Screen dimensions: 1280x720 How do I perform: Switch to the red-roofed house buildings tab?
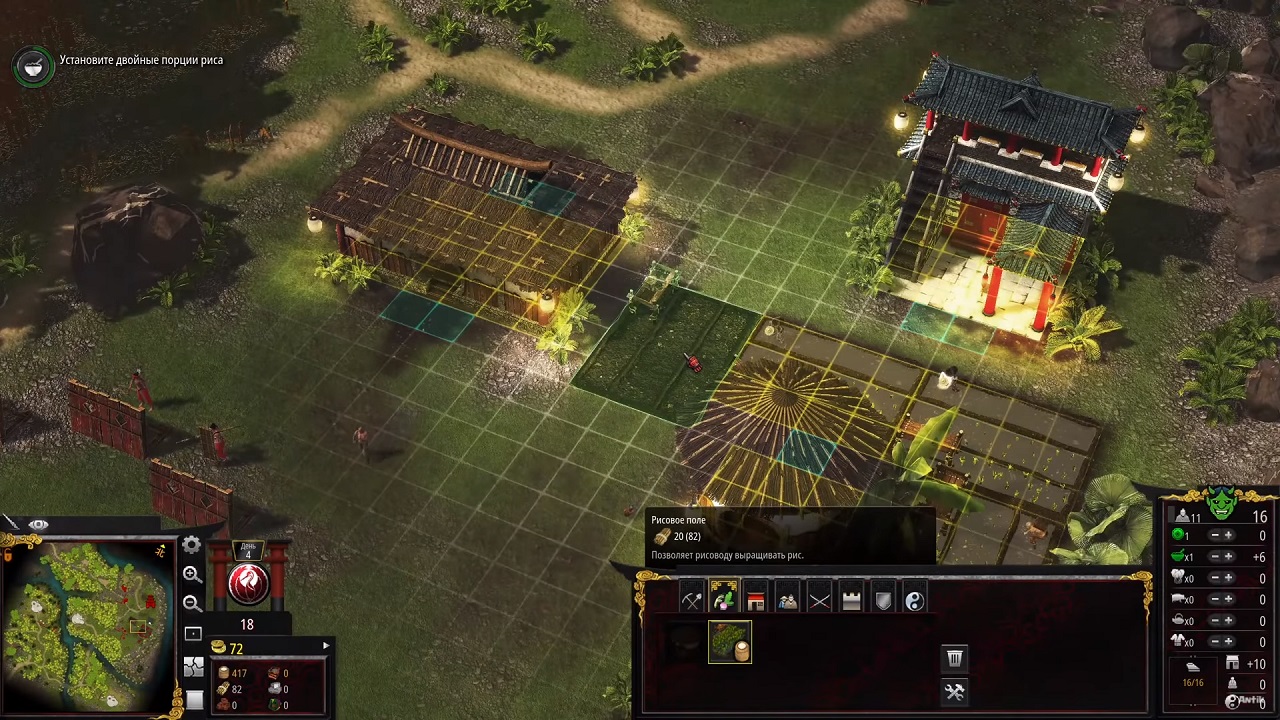(756, 600)
